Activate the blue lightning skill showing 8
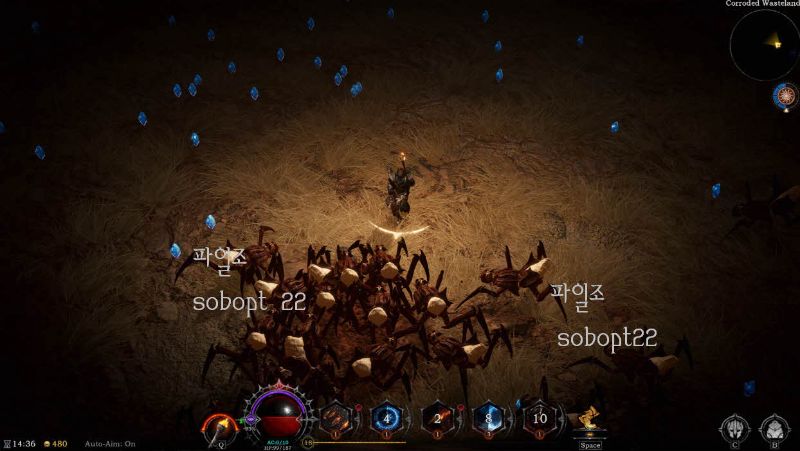The height and width of the screenshot is (451, 800). [x=488, y=418]
